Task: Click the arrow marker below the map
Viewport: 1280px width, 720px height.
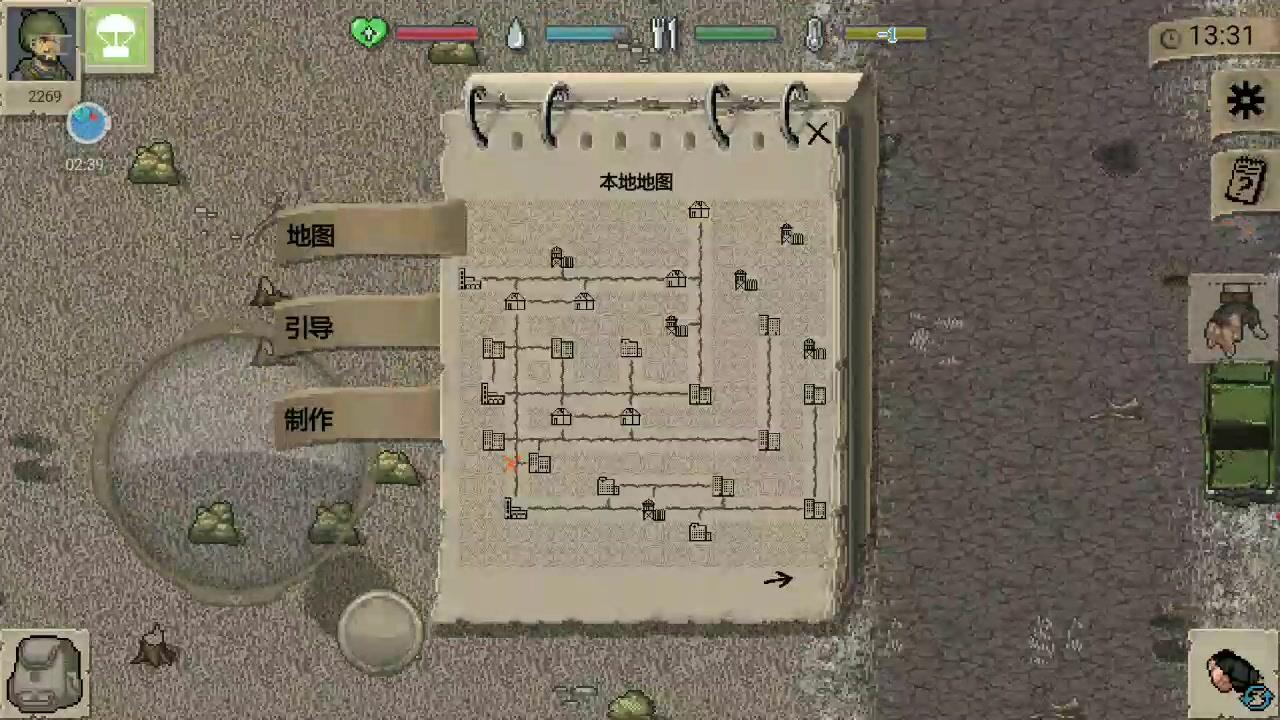Action: 779,580
